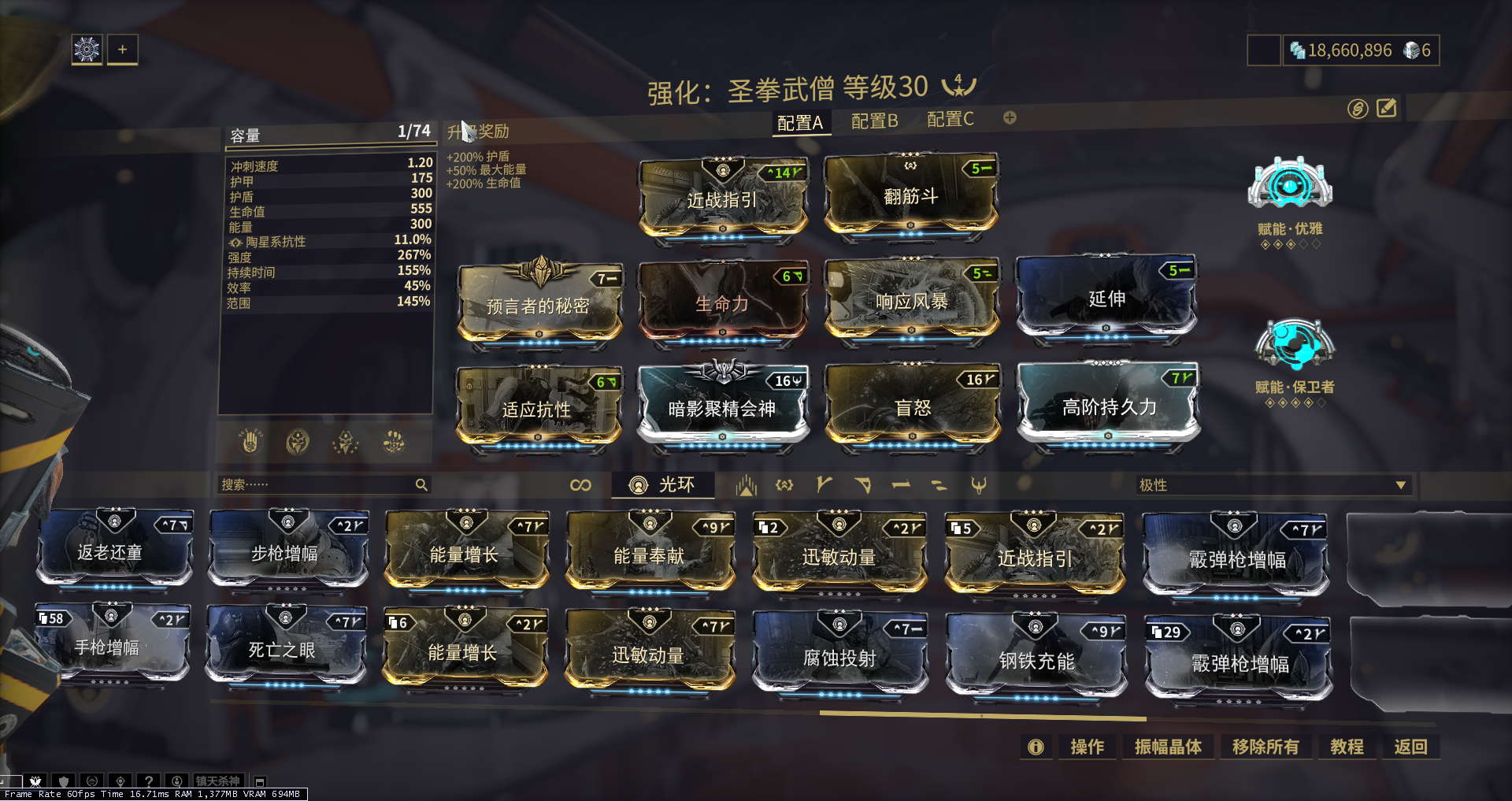Open the 极性 polarity dropdown
Viewport: 1512px width, 801px height.
[1272, 485]
